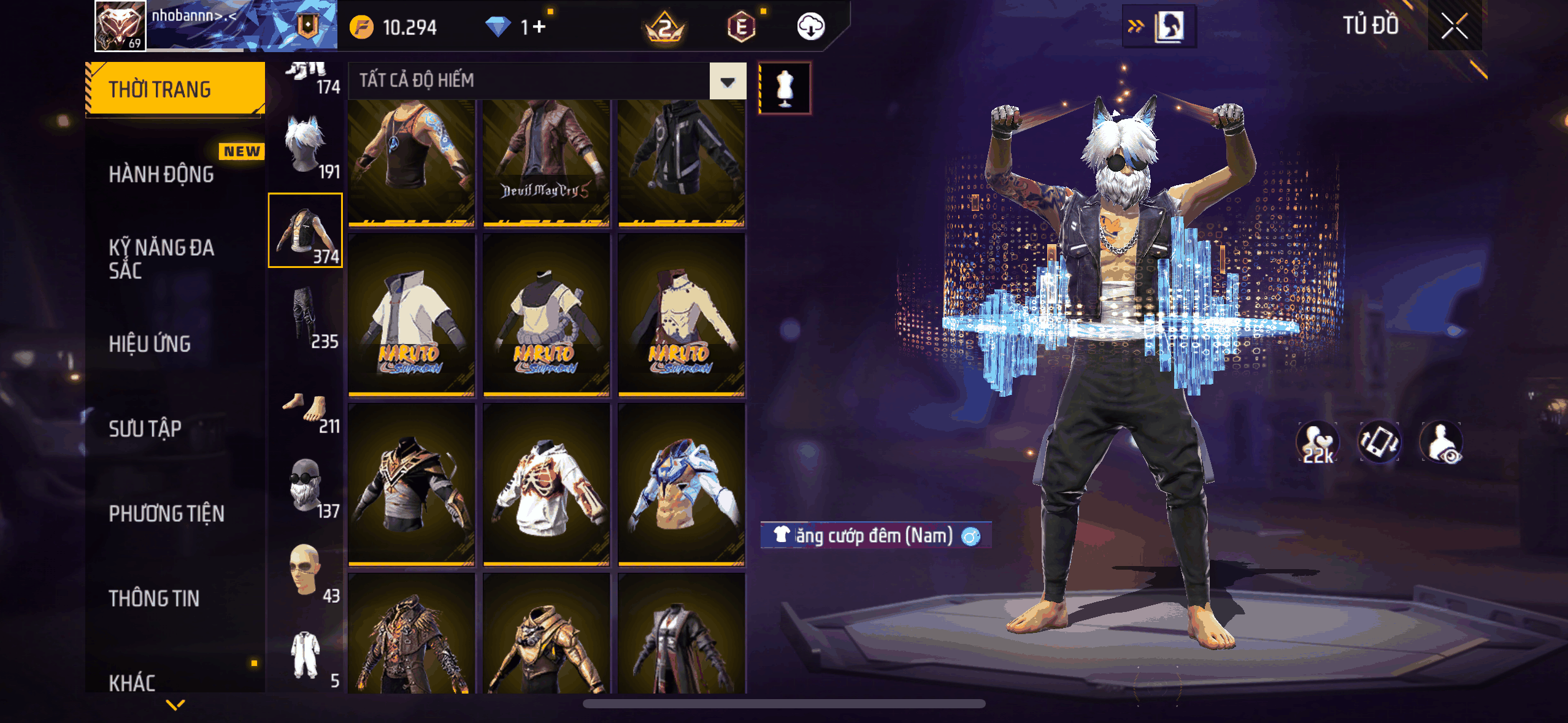The width and height of the screenshot is (1568, 723).
Task: Close the Tủ Đồ wardrobe screen
Action: [x=1454, y=26]
